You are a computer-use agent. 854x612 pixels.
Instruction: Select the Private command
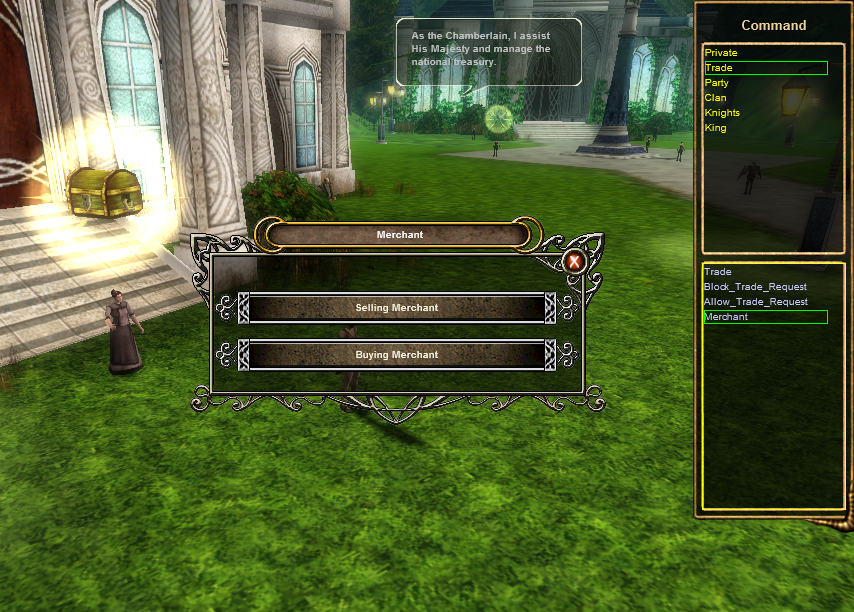point(721,53)
